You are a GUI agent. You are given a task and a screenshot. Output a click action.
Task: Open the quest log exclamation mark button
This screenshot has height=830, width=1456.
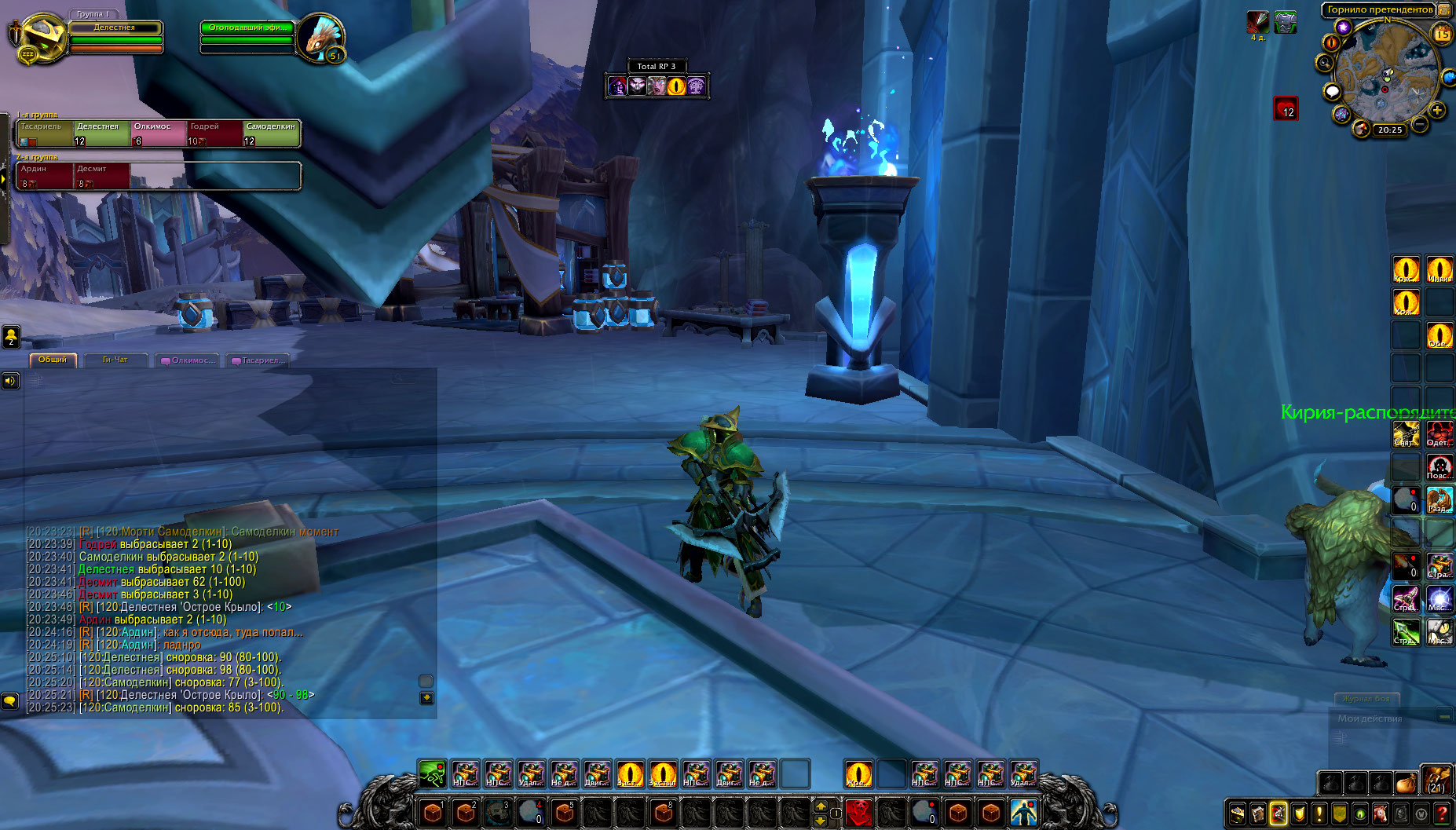[1319, 814]
